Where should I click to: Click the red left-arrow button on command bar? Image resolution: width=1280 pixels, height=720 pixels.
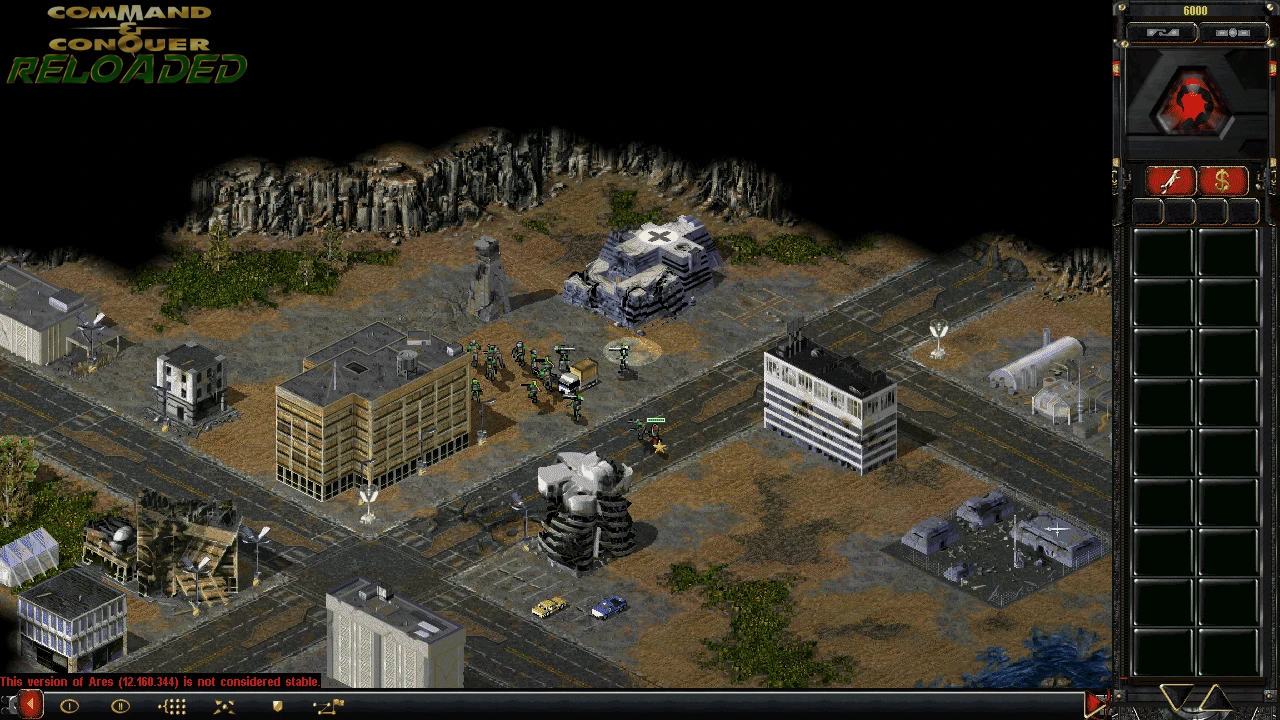point(30,706)
